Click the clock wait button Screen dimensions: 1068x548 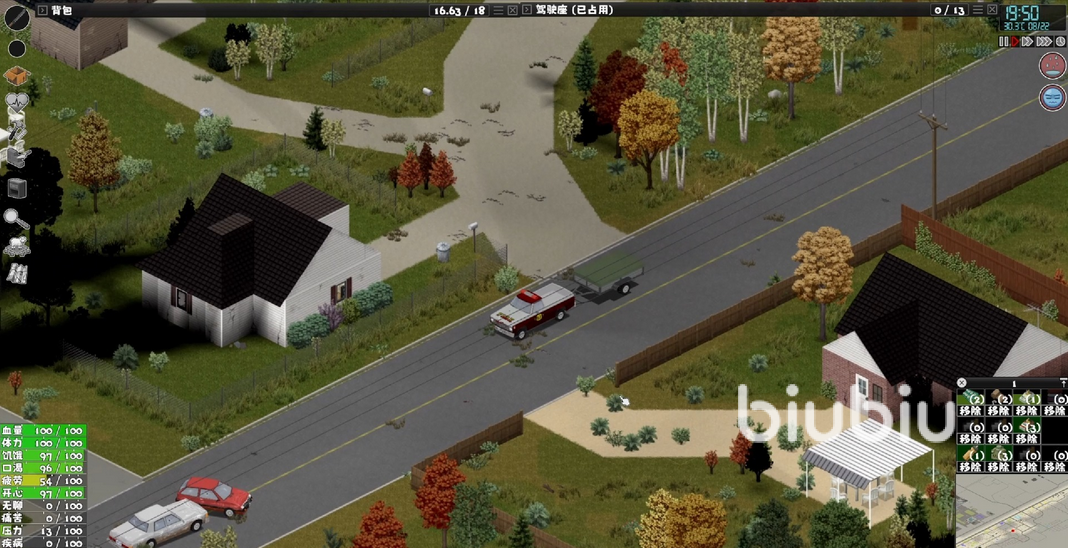(1059, 41)
